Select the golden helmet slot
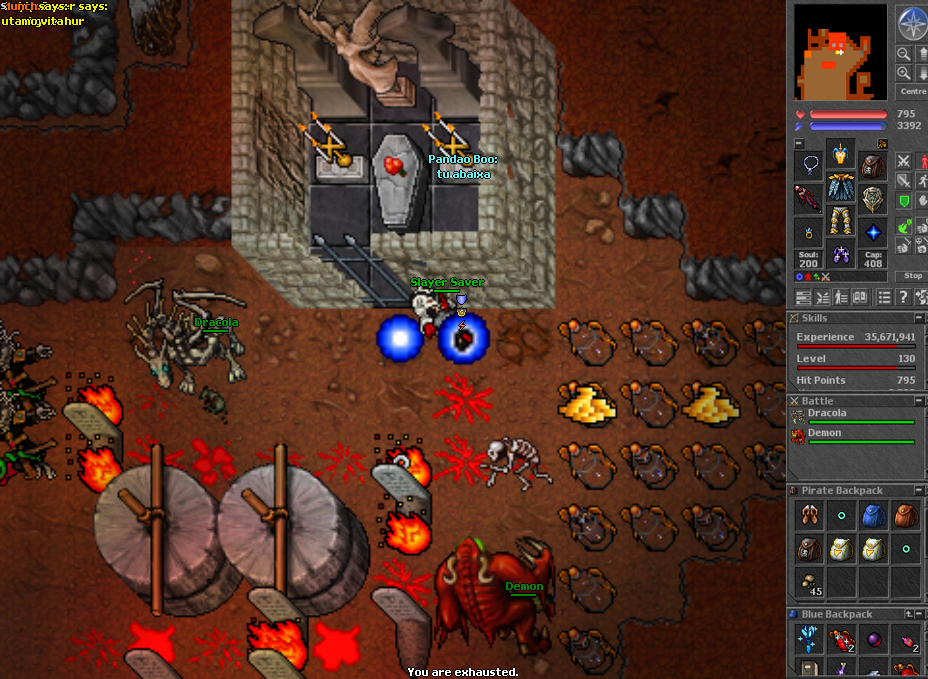The width and height of the screenshot is (928, 679). coord(841,155)
